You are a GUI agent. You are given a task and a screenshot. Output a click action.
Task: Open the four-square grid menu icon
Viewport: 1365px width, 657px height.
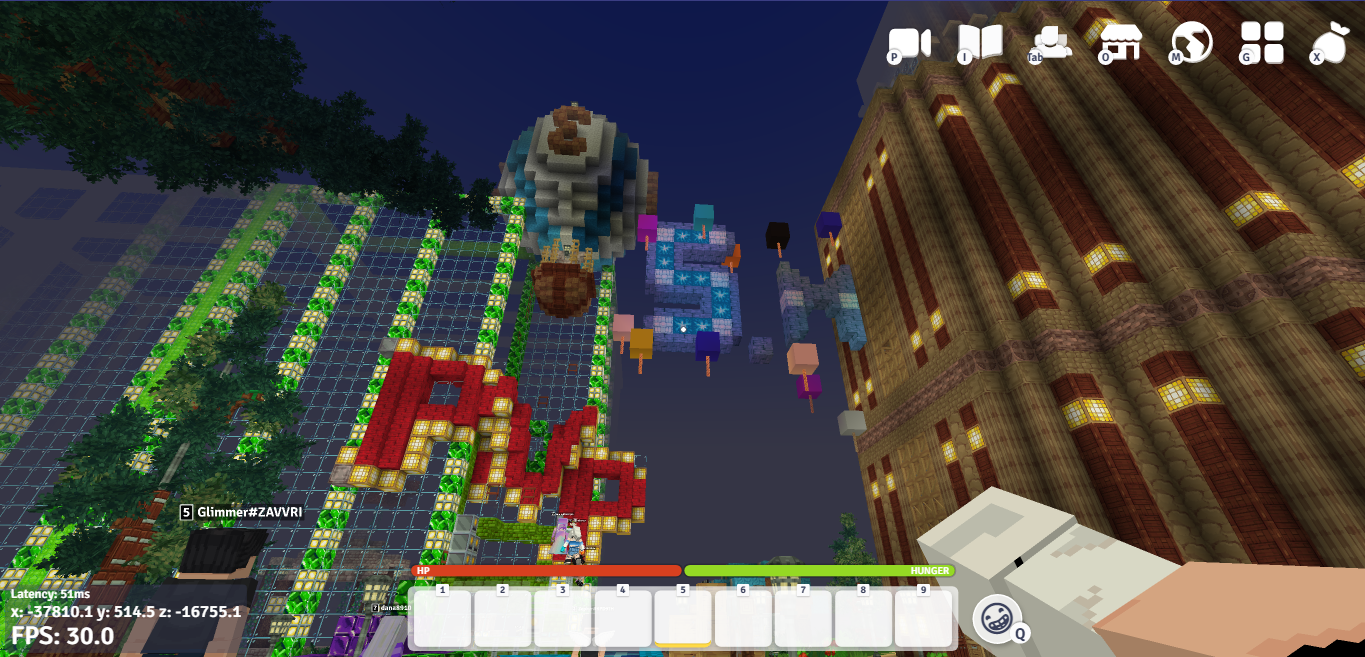coord(1262,43)
